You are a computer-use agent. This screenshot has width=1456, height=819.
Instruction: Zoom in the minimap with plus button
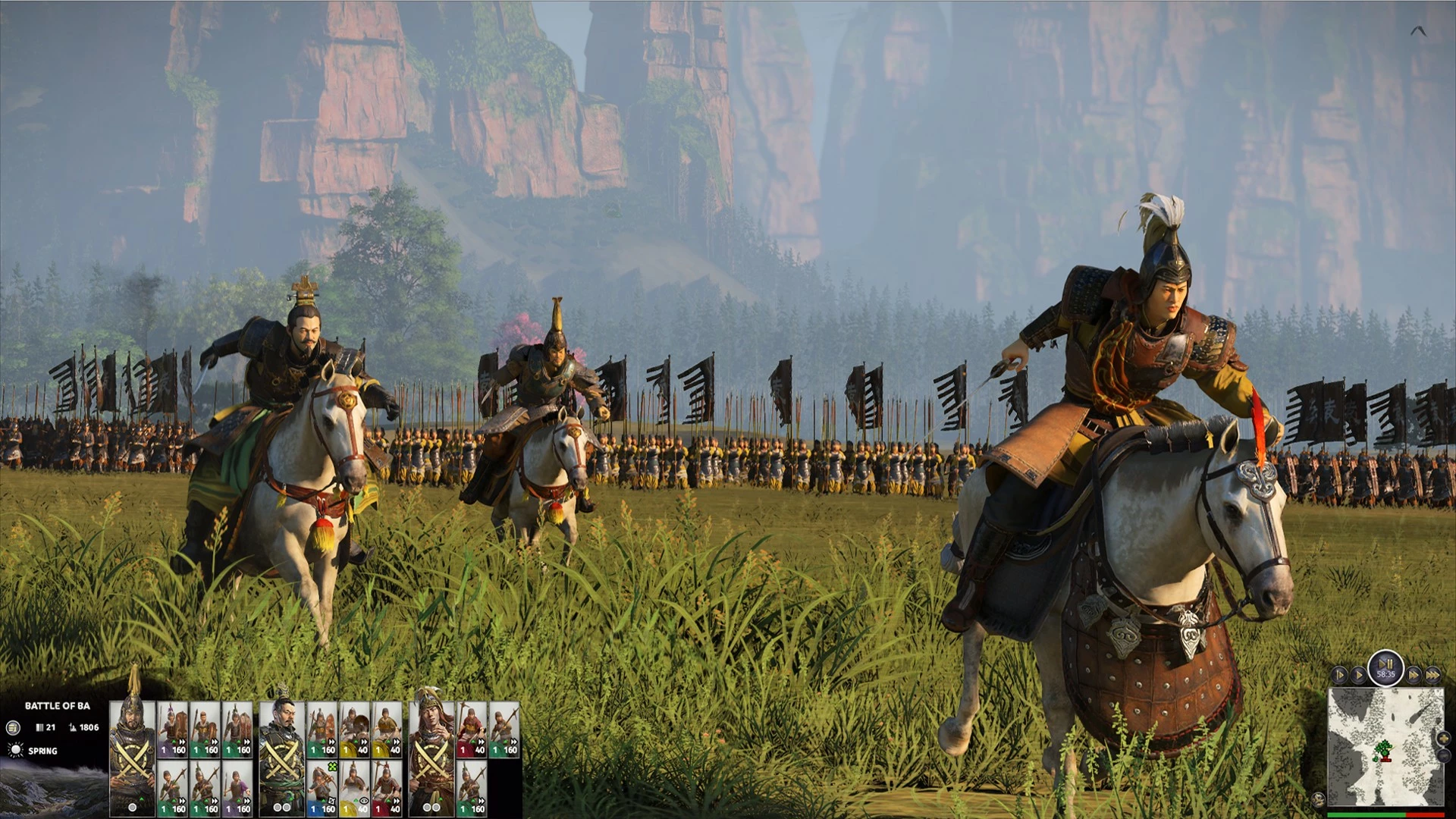[x=1443, y=737]
